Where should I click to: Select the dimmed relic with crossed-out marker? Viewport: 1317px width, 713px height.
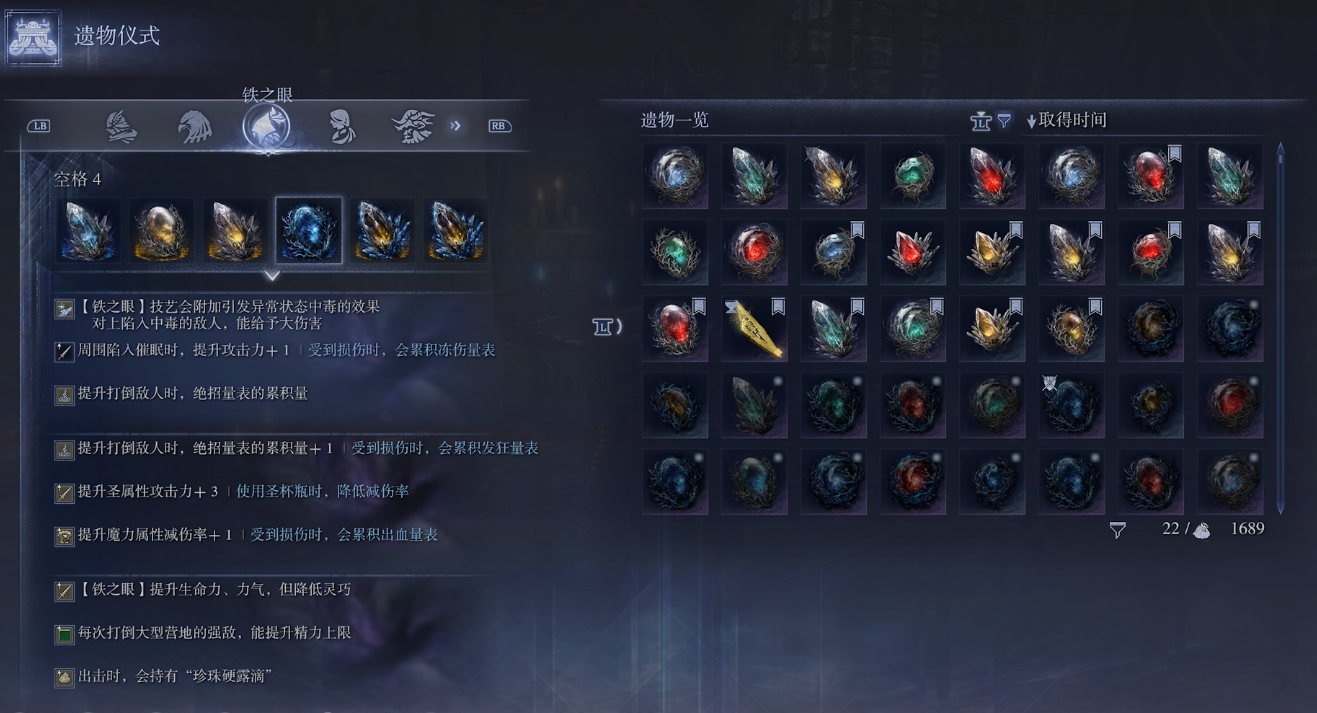(x=1071, y=406)
